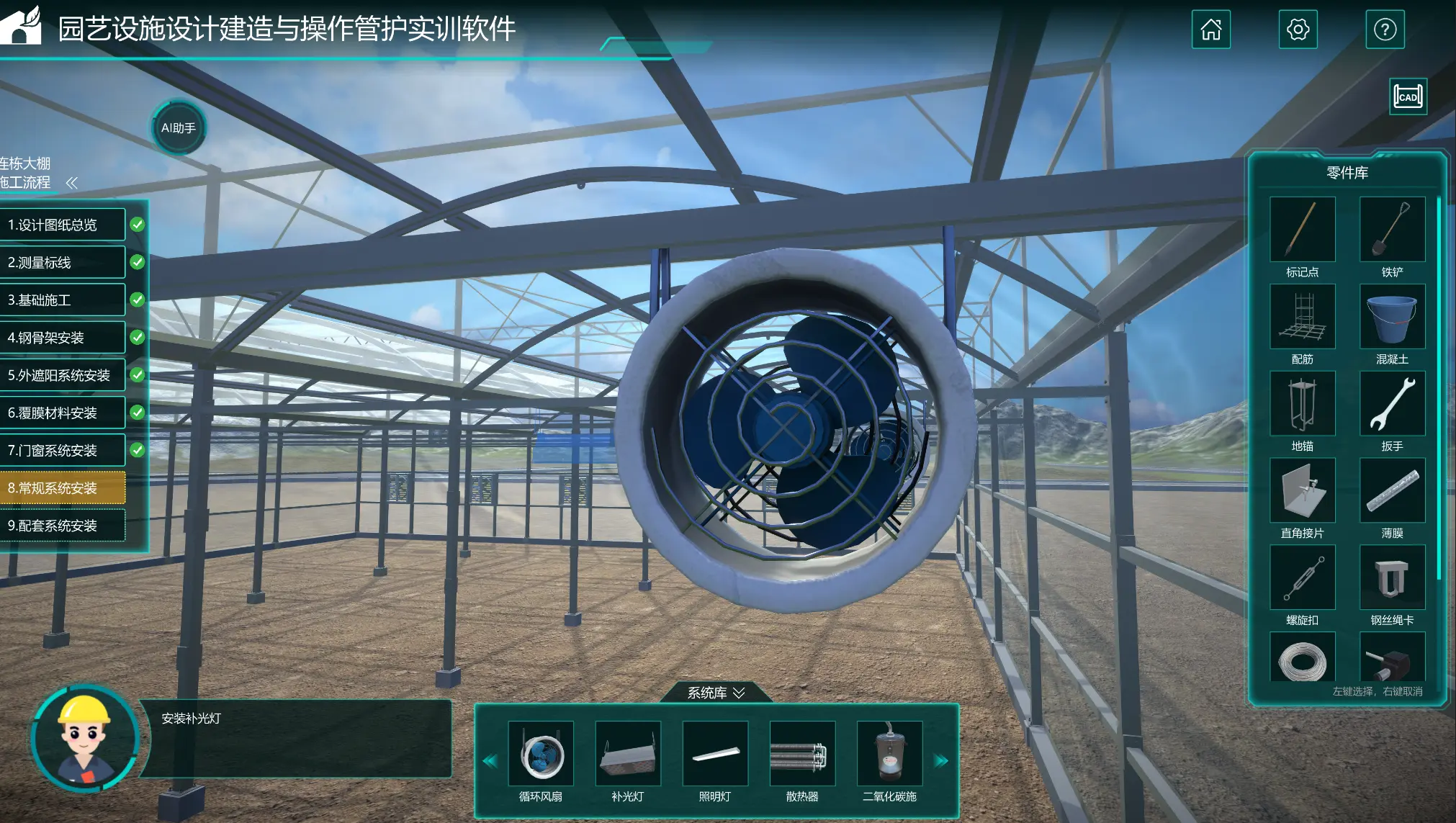Pick the 铁铲 shovel part

coord(1391,229)
